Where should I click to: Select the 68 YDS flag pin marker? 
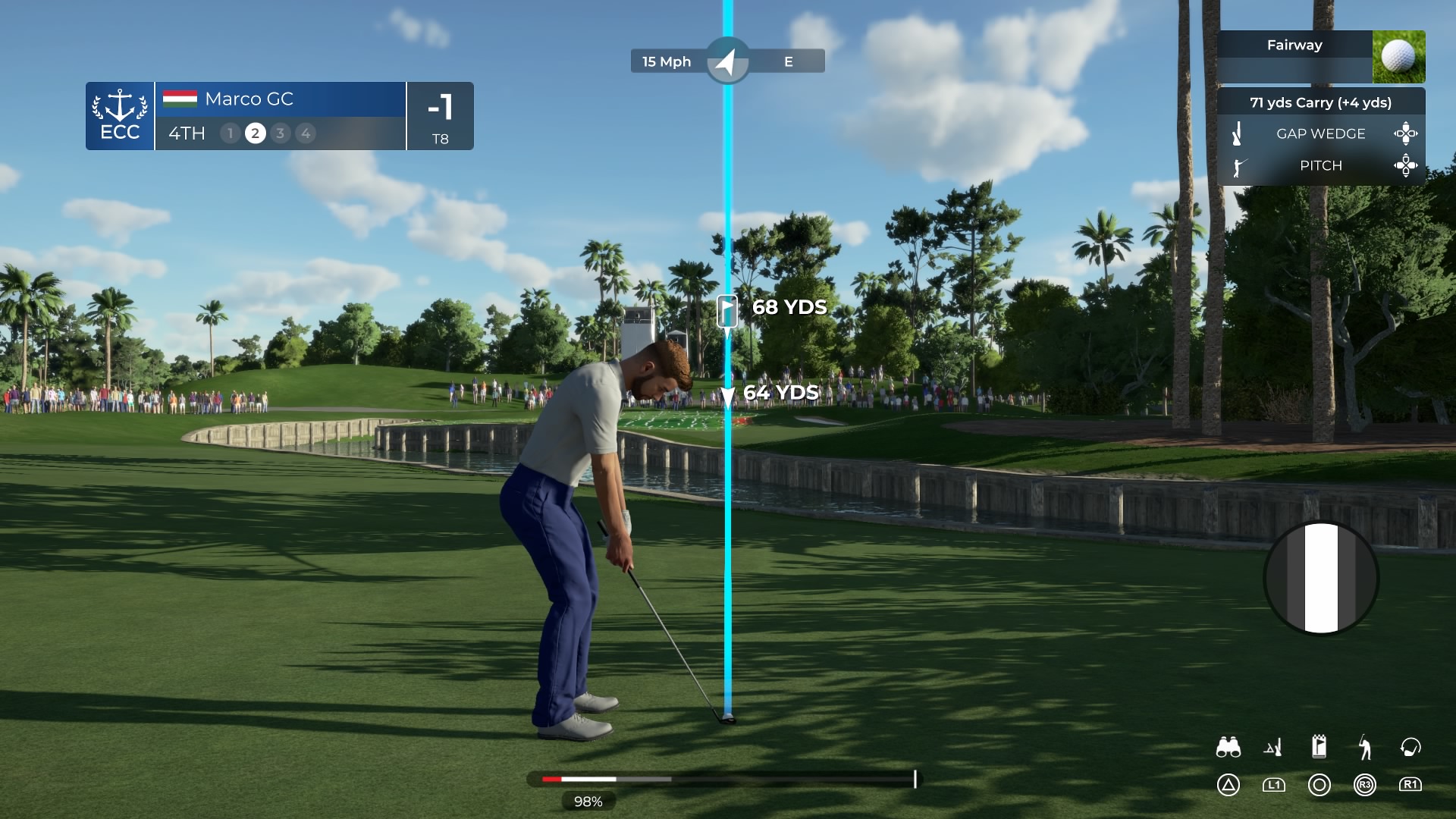(726, 310)
